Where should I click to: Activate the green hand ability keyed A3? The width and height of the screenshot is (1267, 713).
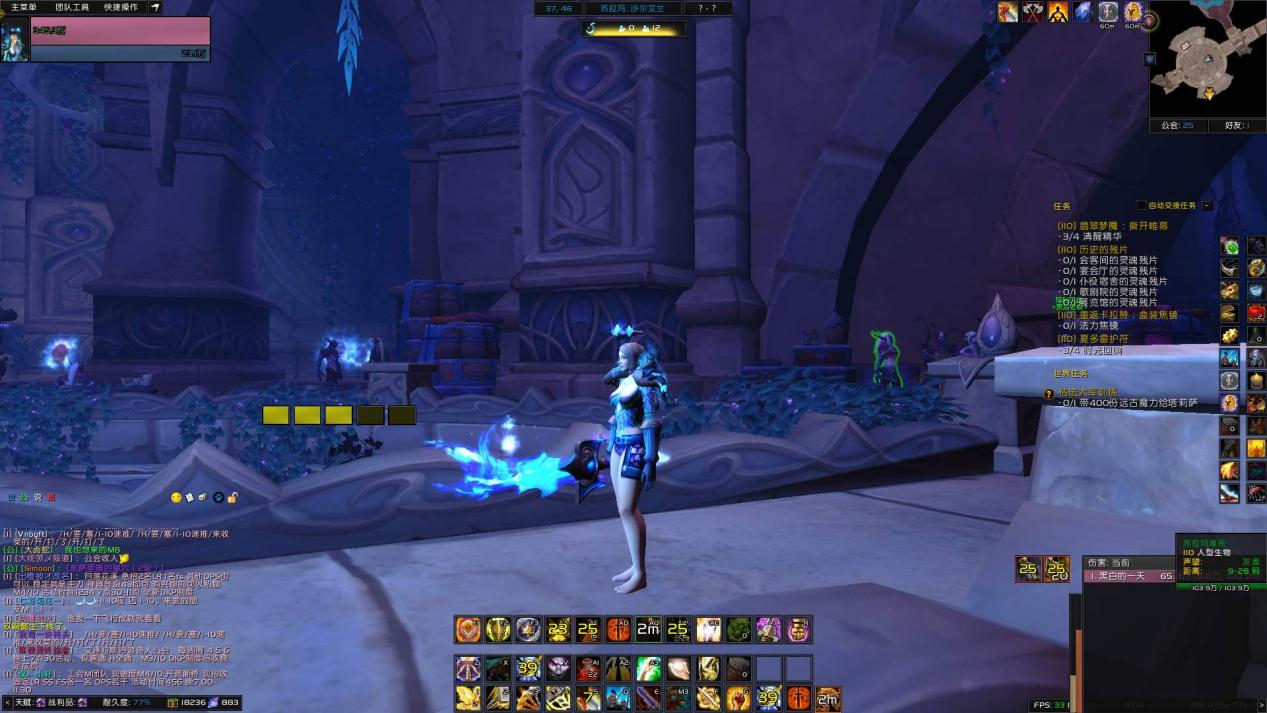(649, 669)
